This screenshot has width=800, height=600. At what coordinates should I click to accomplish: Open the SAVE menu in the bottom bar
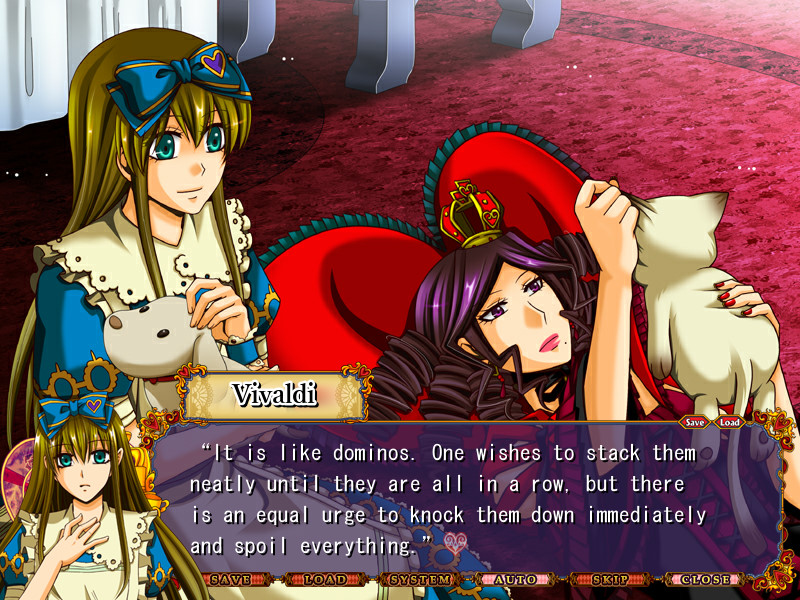230,579
